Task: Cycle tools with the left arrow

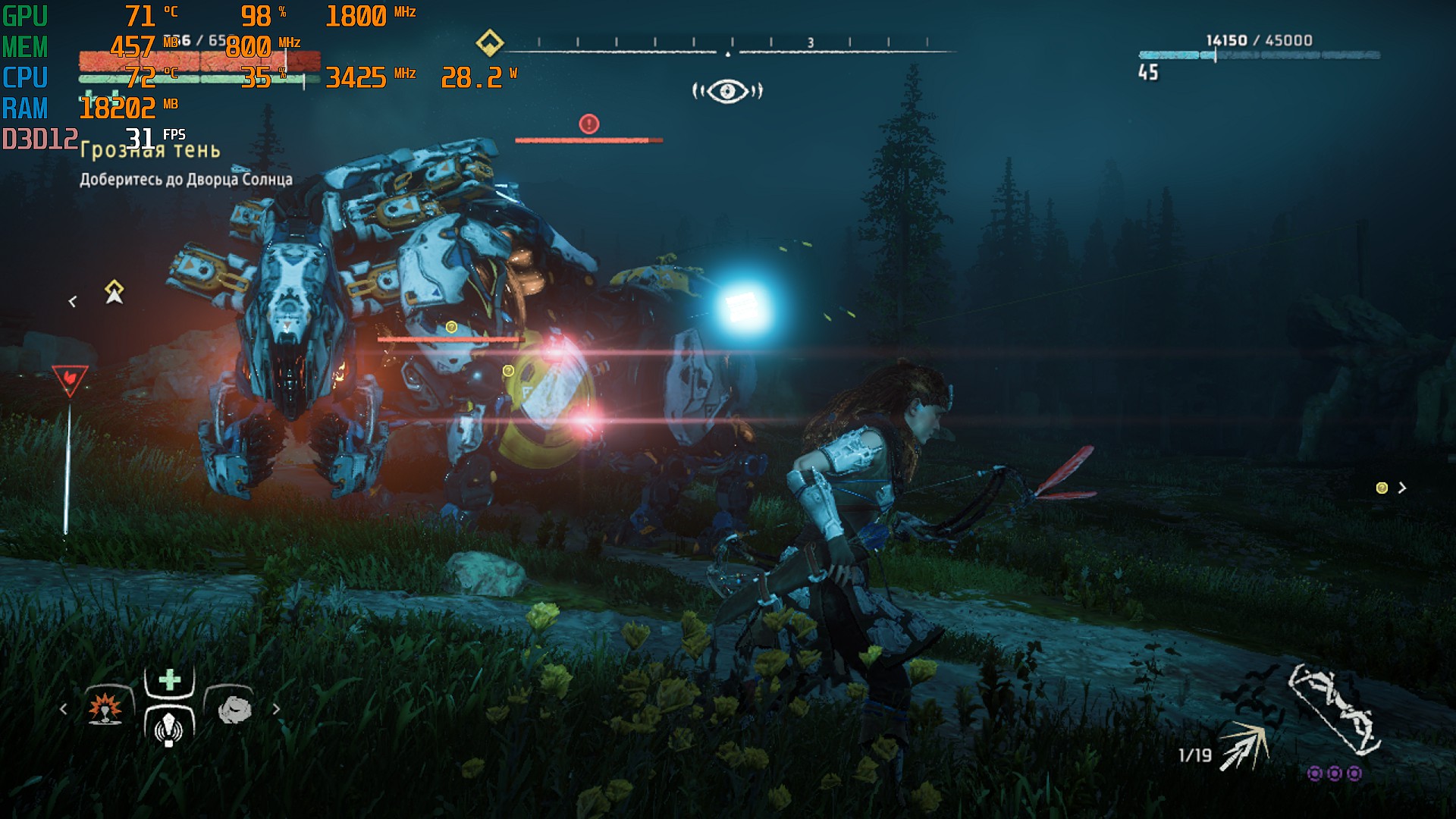Action: 64,709
